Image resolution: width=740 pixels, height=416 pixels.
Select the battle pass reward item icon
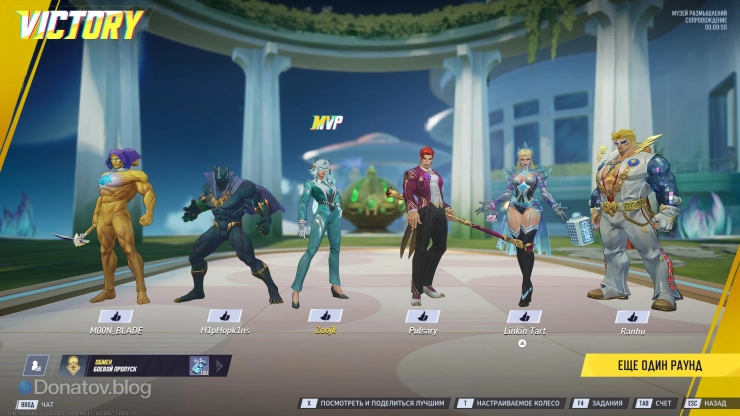point(199,366)
